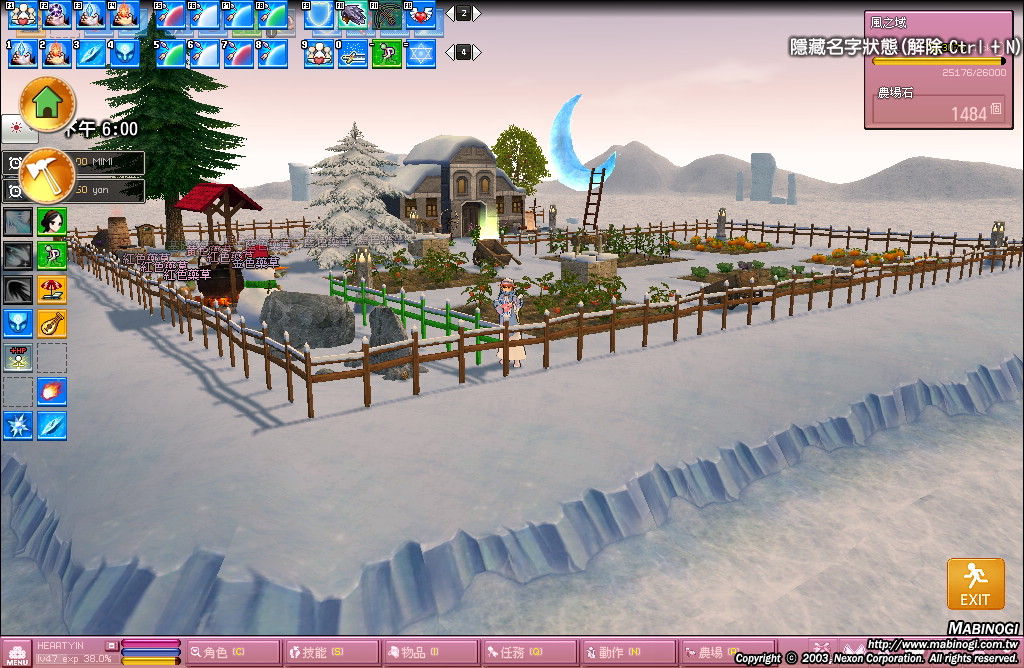Use the winged heart hotbar icon
Image resolution: width=1024 pixels, height=668 pixels.
point(420,14)
